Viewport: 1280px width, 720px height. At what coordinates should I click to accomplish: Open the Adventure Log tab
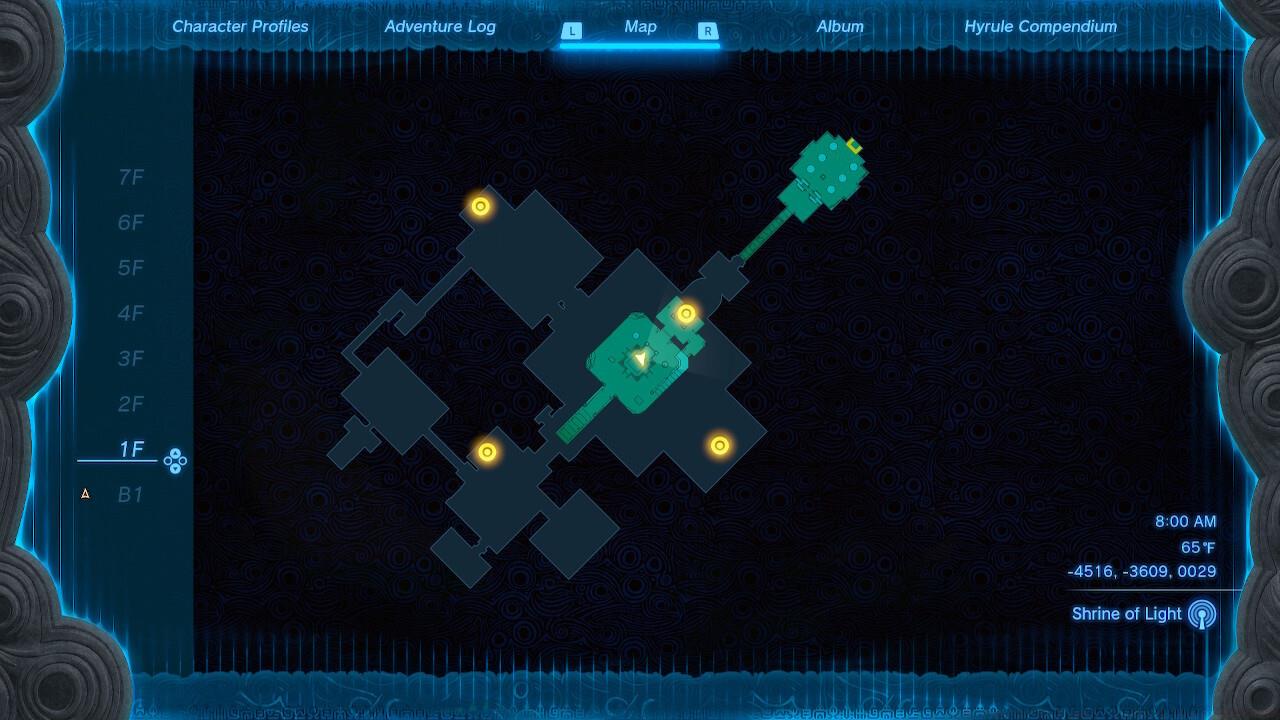point(440,27)
